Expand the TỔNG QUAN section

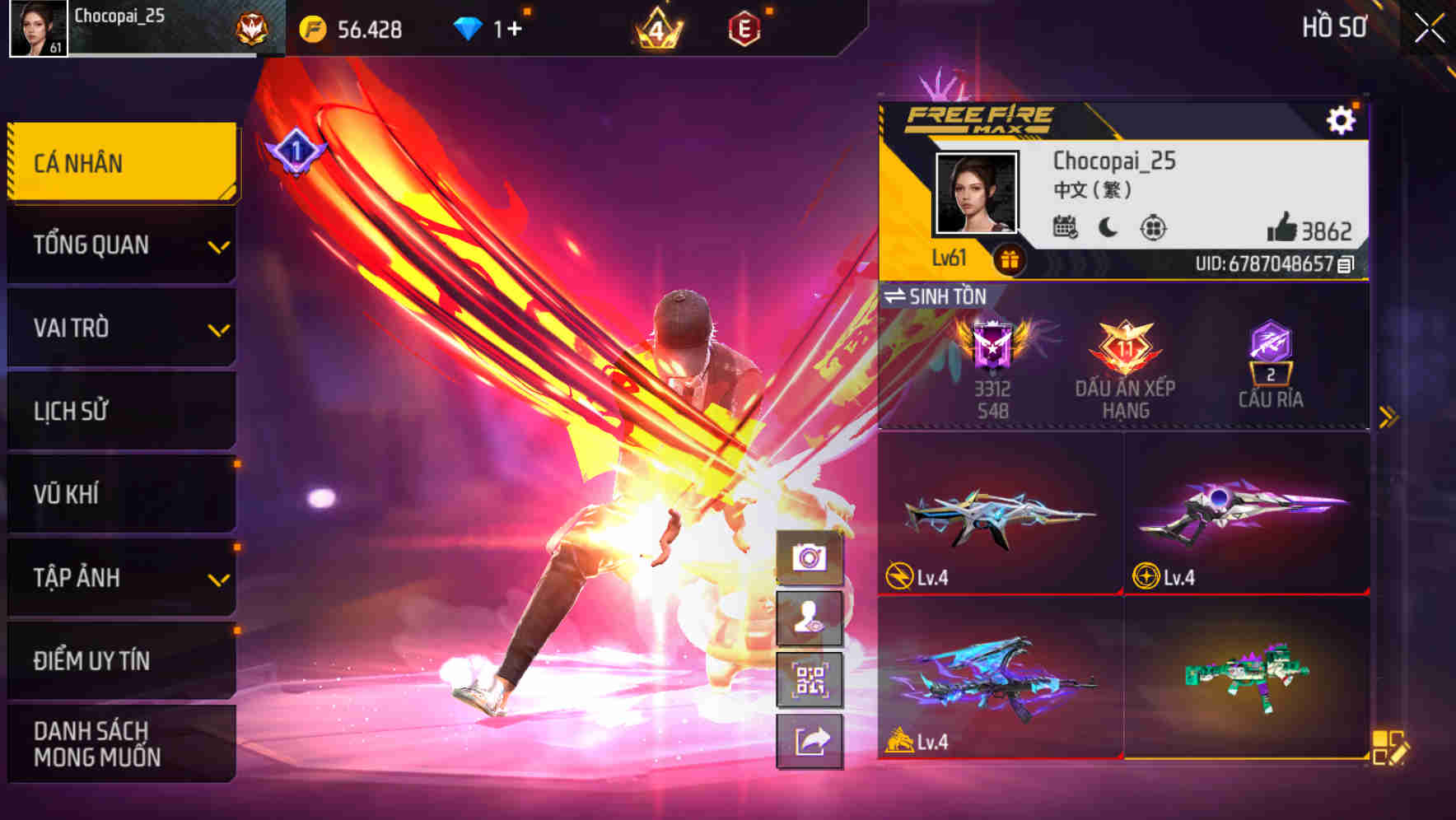coord(120,245)
